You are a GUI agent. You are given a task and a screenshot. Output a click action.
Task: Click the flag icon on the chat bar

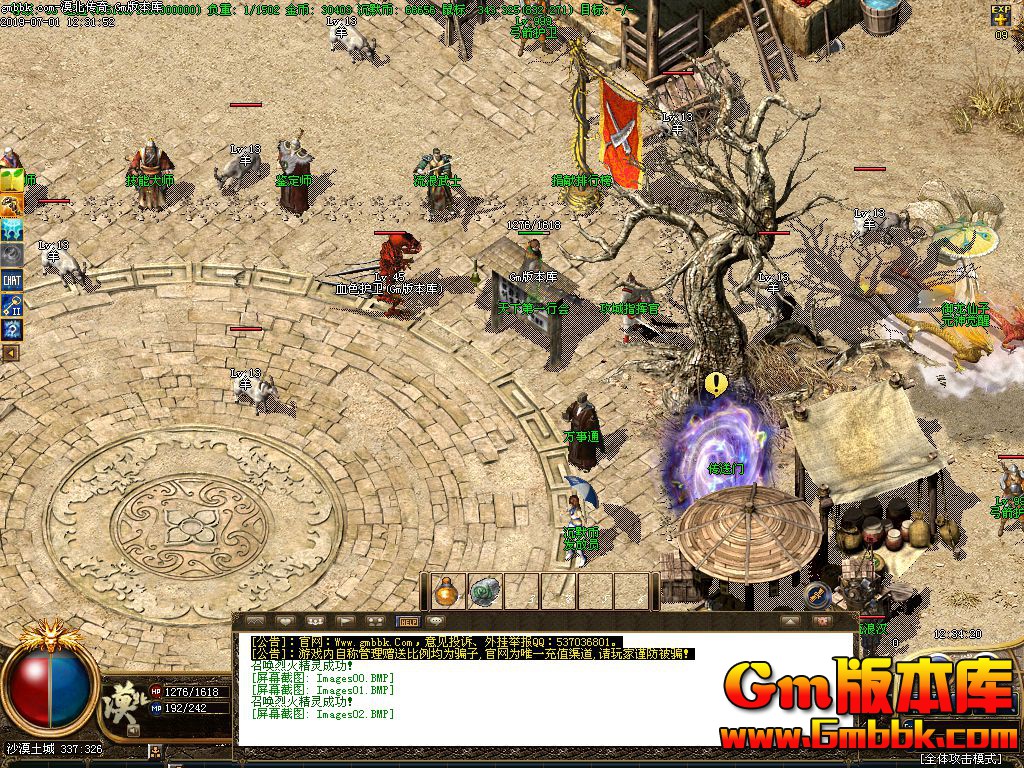click(343, 621)
